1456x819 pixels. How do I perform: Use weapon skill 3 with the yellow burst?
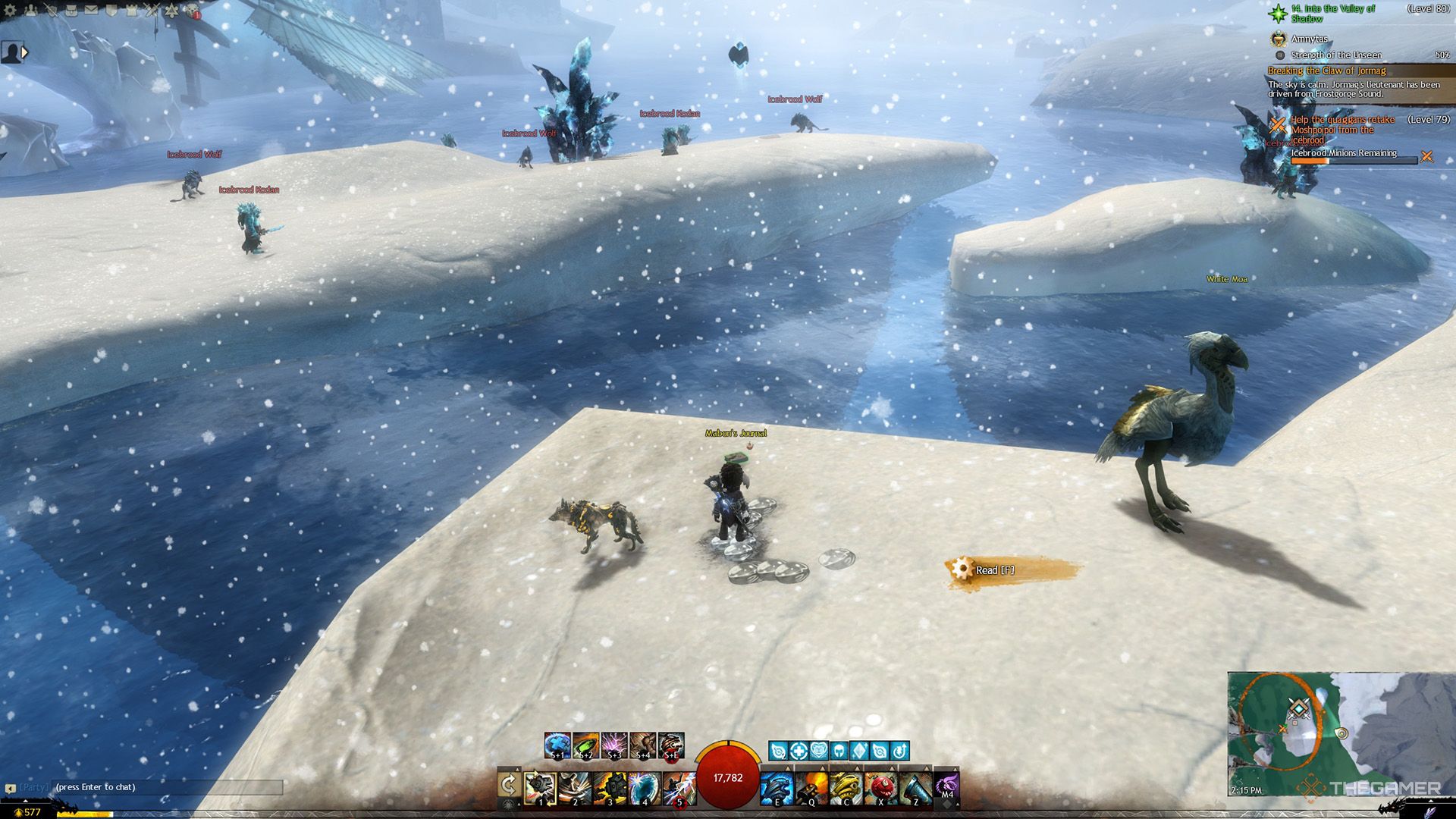pos(610,788)
